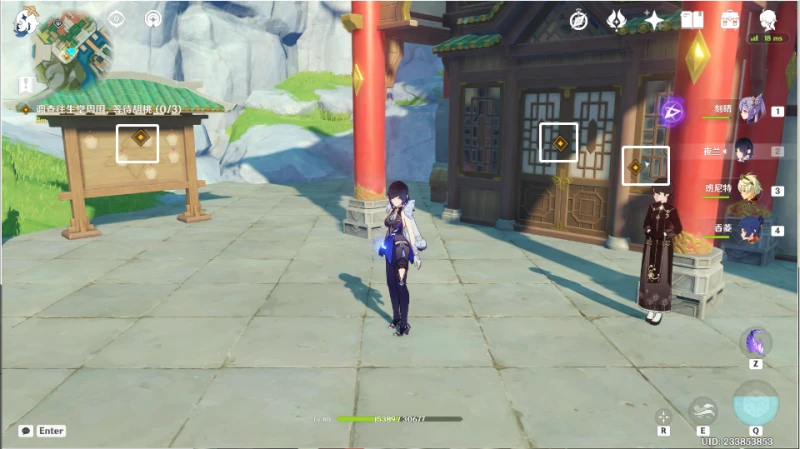The width and height of the screenshot is (800, 449).
Task: Use the purple gadget item icon
Action: point(755,341)
